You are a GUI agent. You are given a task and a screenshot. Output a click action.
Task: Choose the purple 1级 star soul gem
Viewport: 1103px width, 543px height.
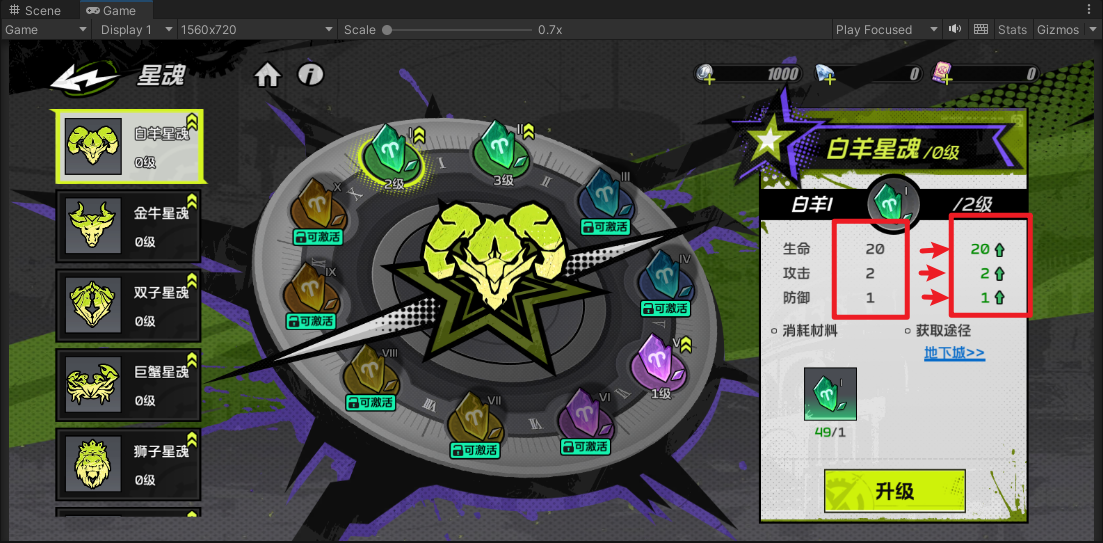pos(659,362)
